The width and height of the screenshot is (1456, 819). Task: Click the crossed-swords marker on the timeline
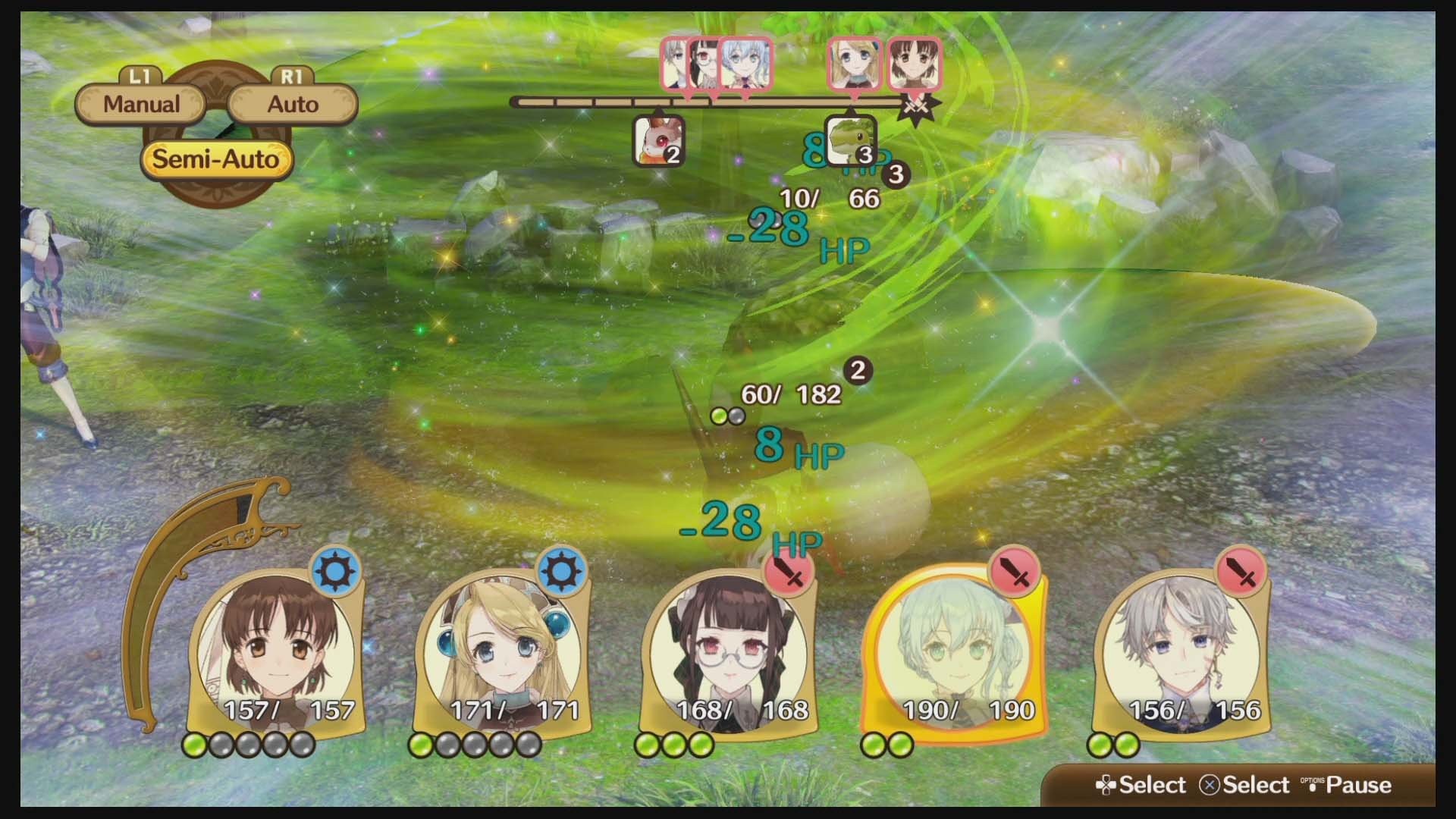[x=916, y=105]
